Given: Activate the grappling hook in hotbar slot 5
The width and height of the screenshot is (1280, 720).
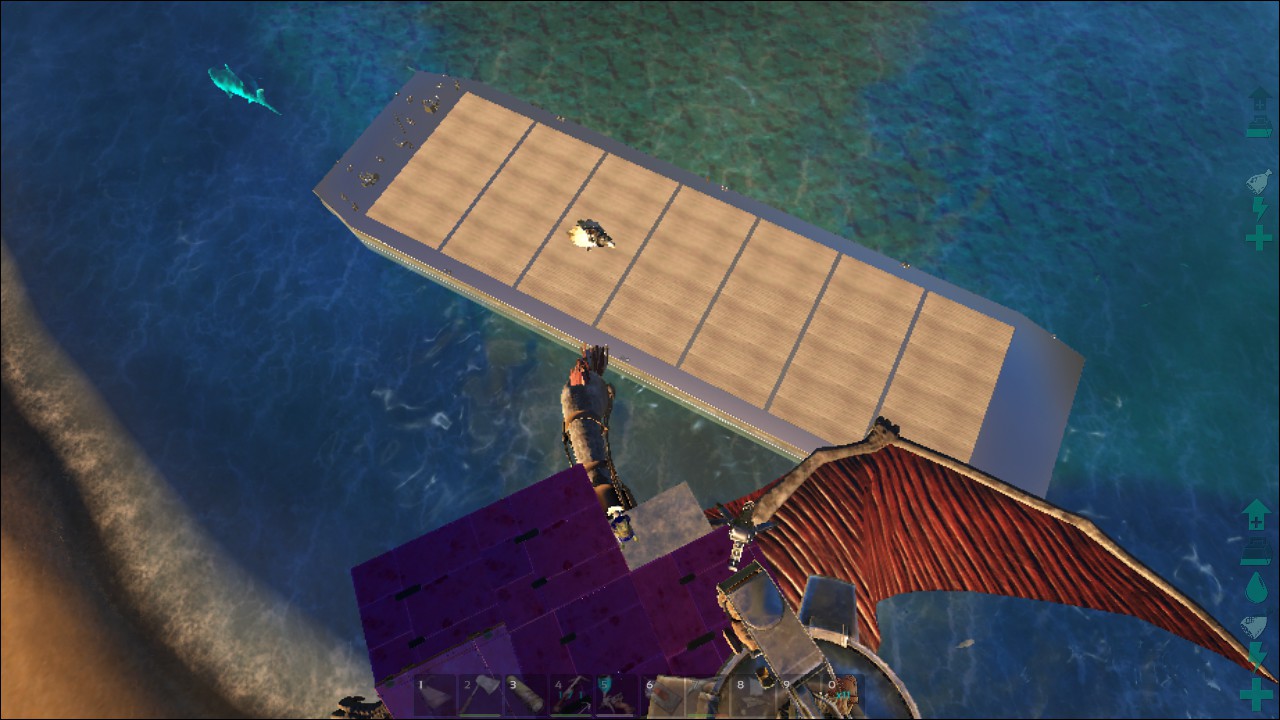Looking at the screenshot, I should pos(616,692).
